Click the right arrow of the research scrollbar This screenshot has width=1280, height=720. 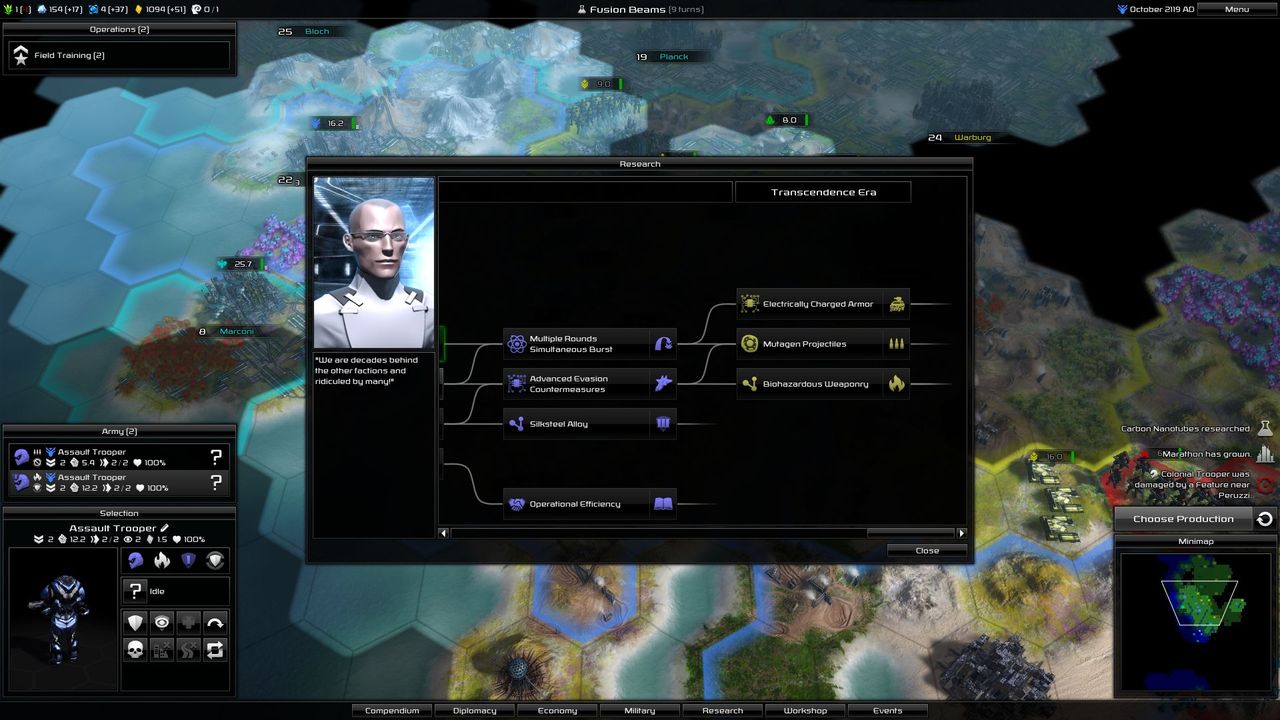tap(961, 533)
